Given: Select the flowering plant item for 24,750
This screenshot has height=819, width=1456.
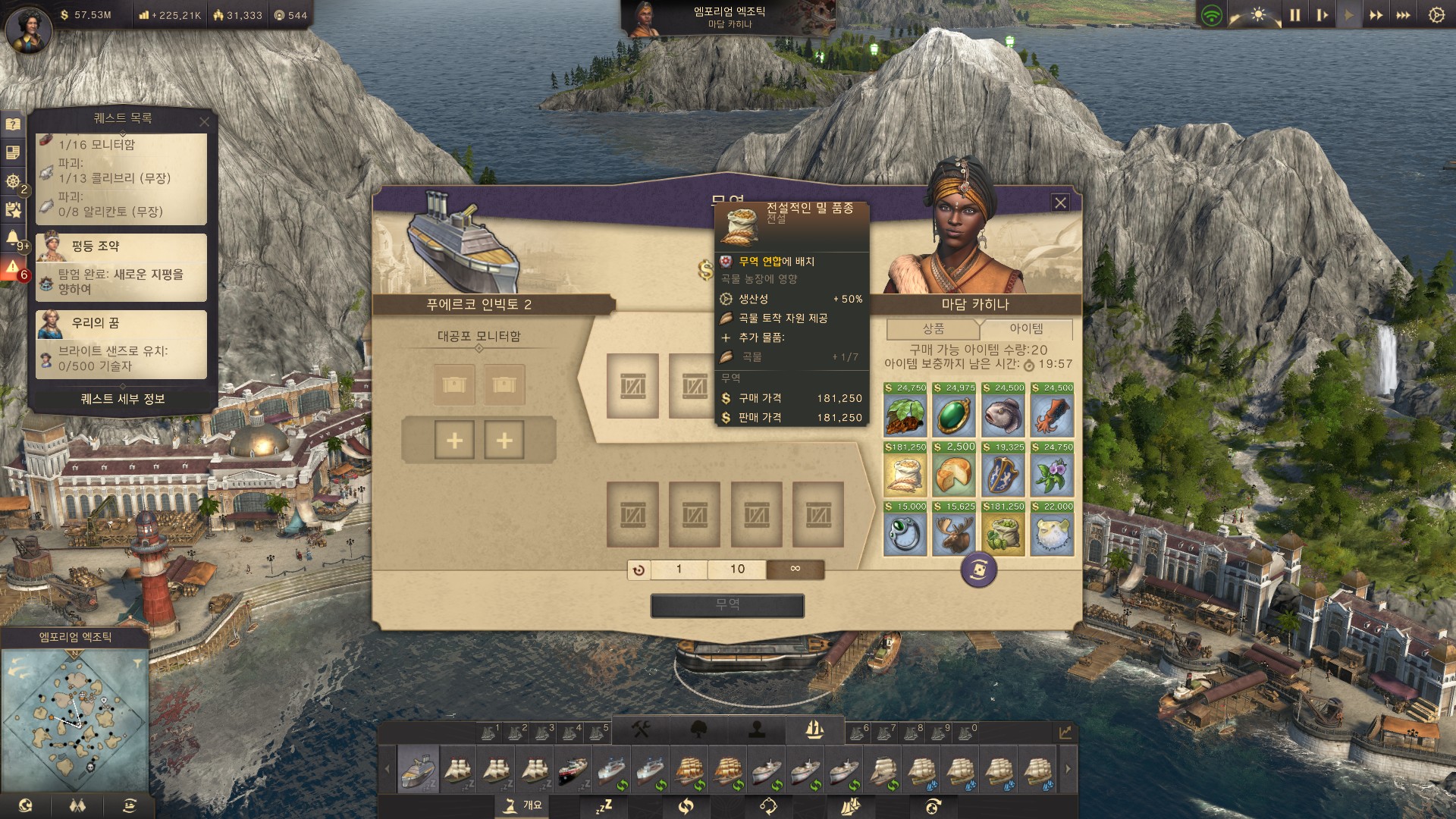Looking at the screenshot, I should coord(1053,475).
